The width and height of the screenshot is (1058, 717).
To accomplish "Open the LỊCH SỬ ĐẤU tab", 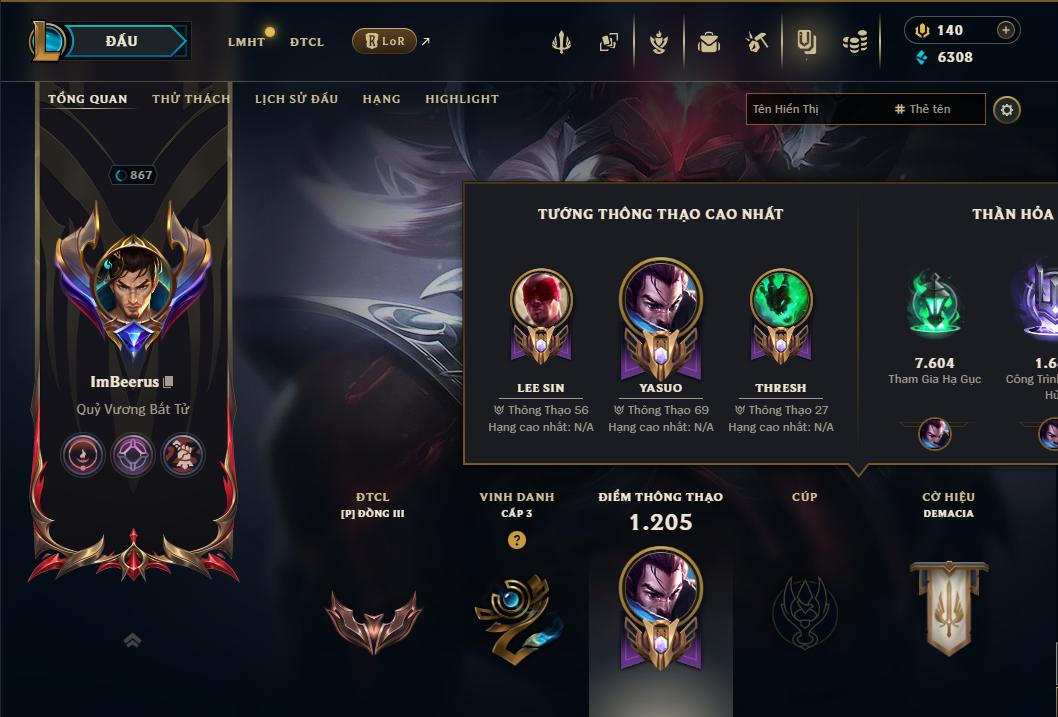I will [x=296, y=99].
